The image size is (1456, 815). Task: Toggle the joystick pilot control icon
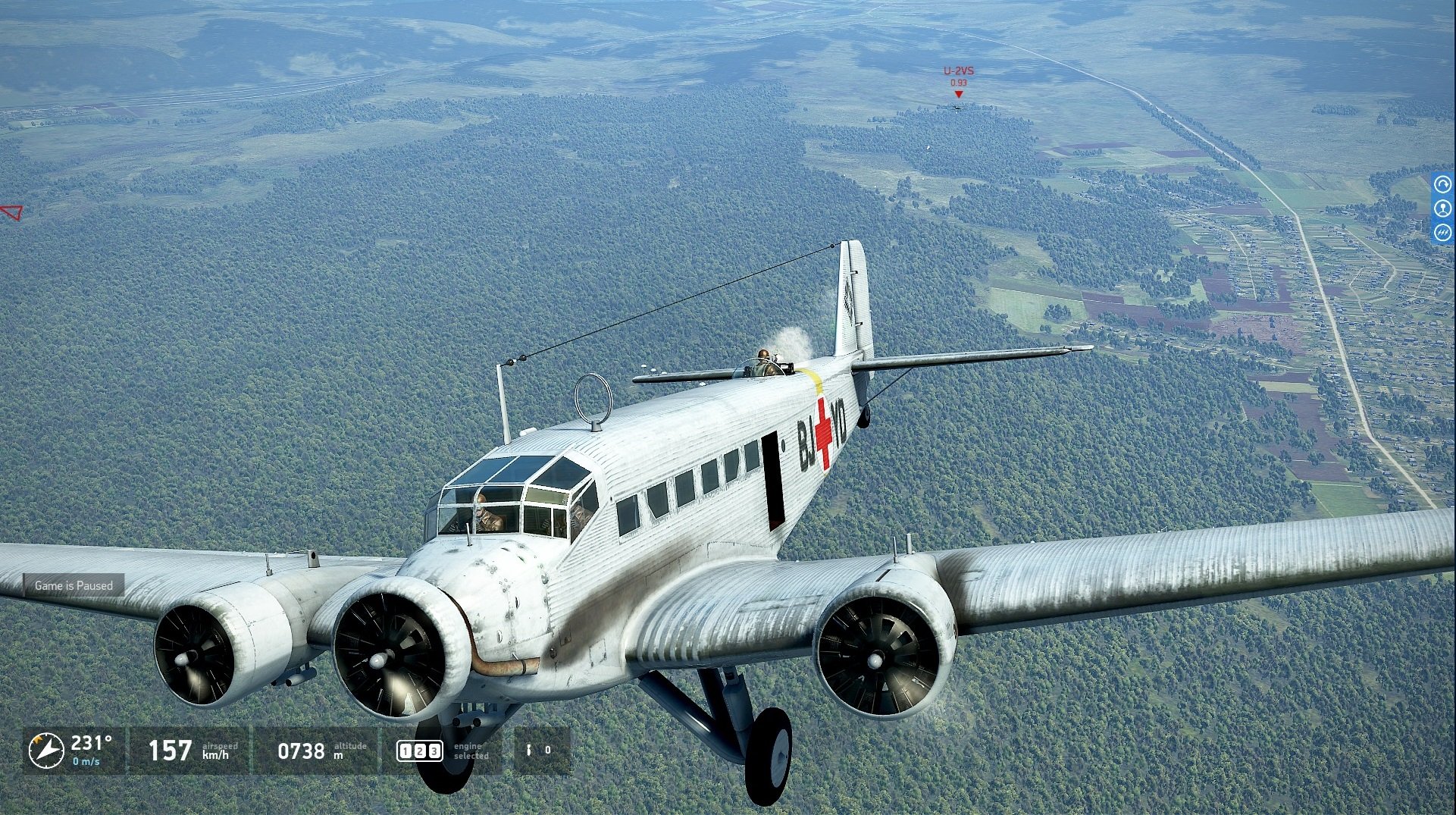[1443, 208]
